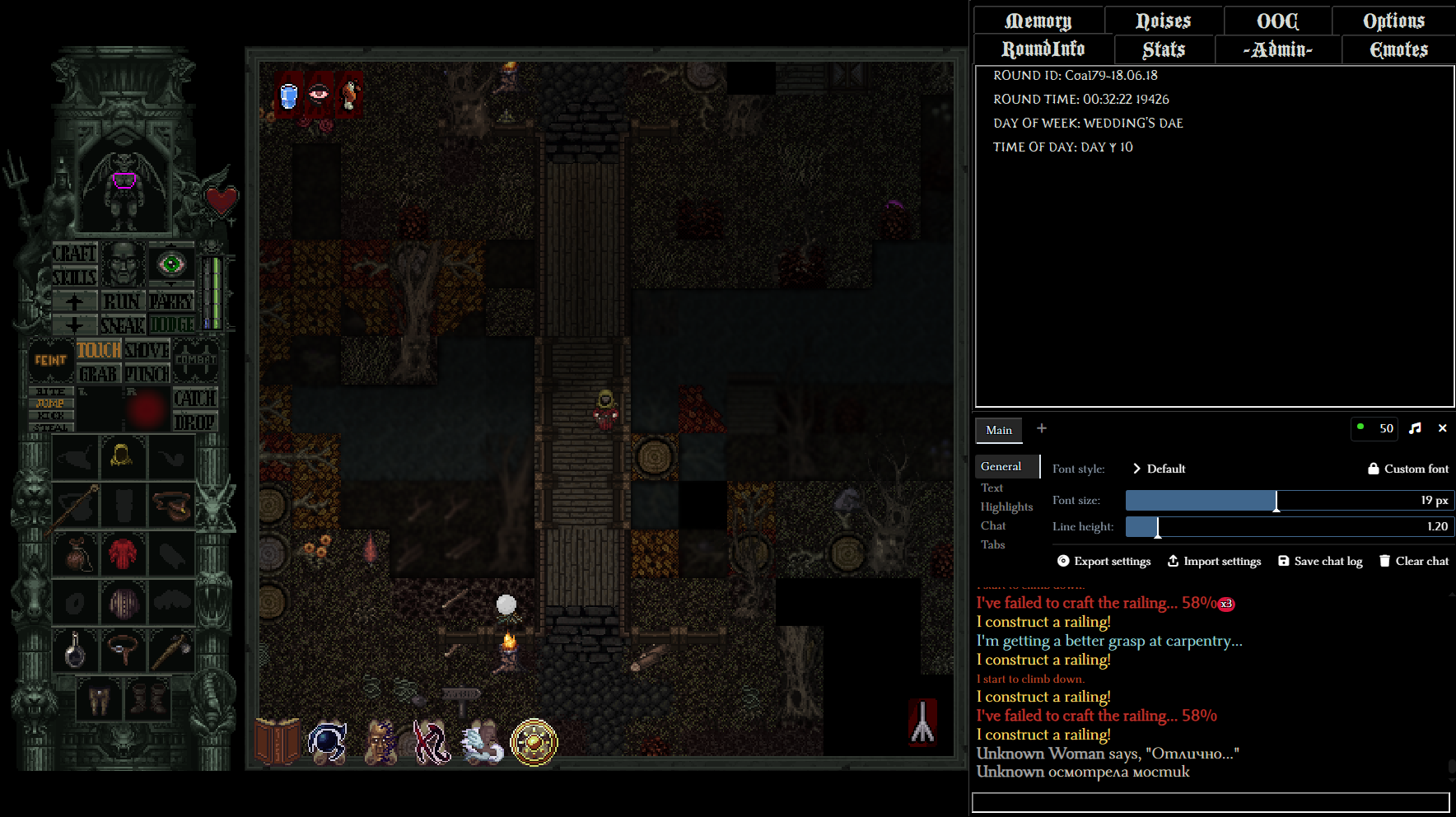
Task: Show the Stats tab
Action: 1164,49
